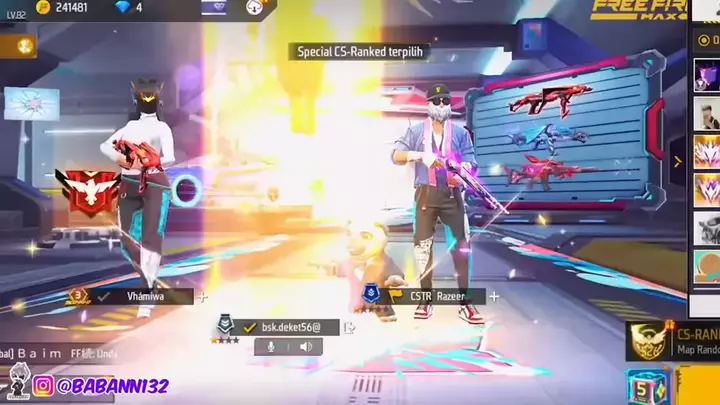Select the top friend avatar in list
Viewport: 720px width, 405px height.
(706, 75)
